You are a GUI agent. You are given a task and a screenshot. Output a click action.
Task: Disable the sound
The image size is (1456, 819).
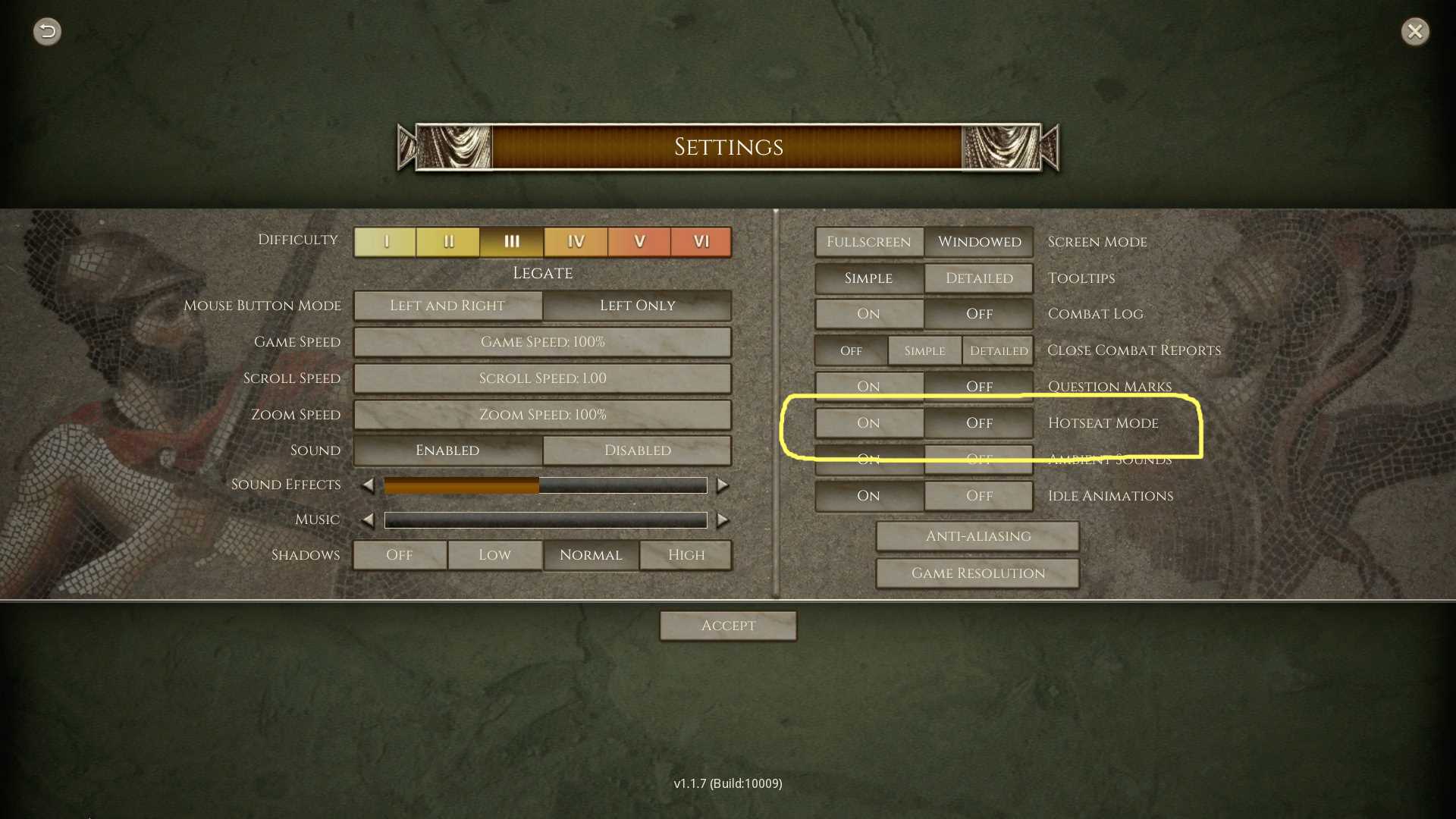tap(637, 450)
